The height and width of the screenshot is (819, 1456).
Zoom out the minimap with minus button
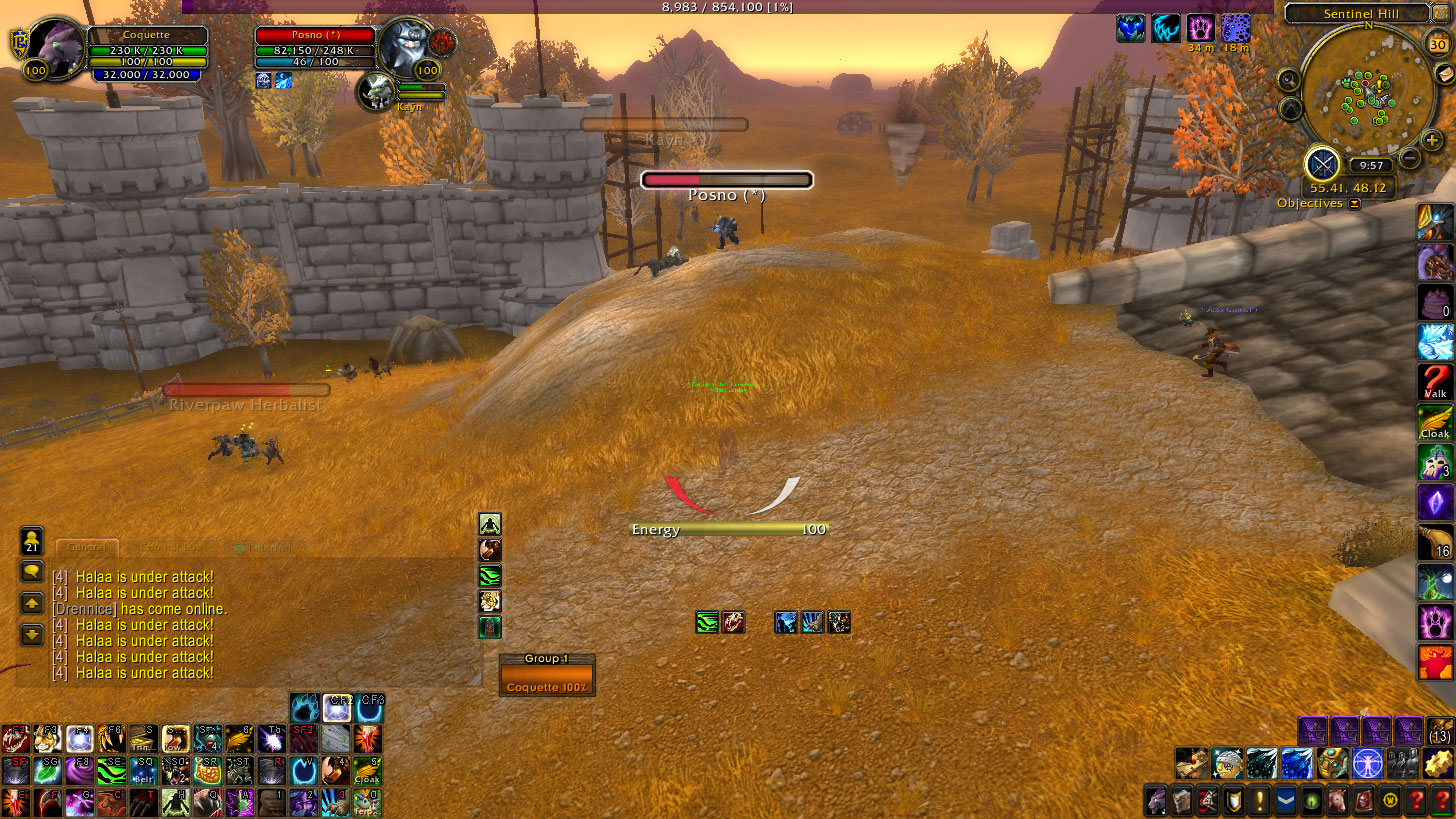[x=1410, y=157]
